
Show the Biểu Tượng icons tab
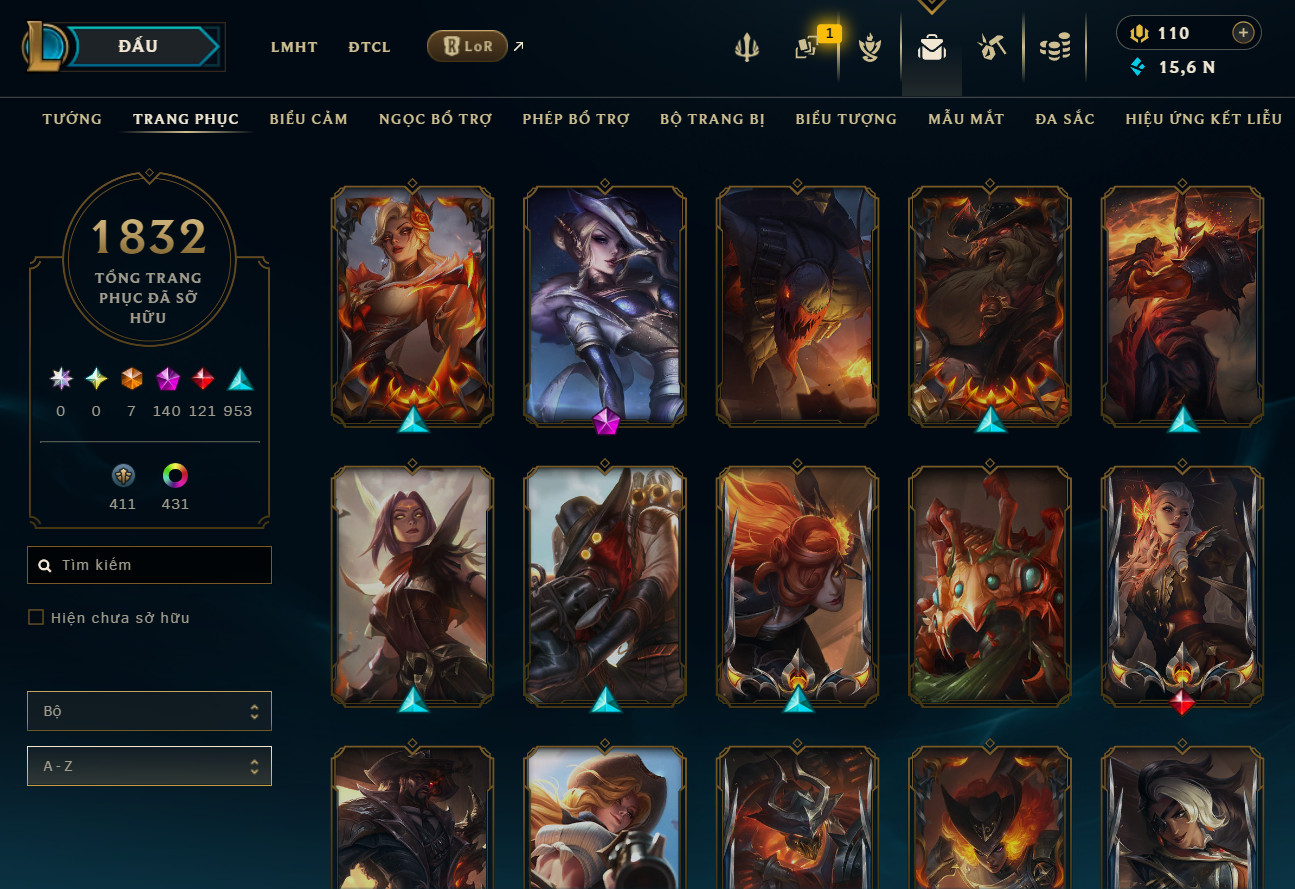[846, 119]
